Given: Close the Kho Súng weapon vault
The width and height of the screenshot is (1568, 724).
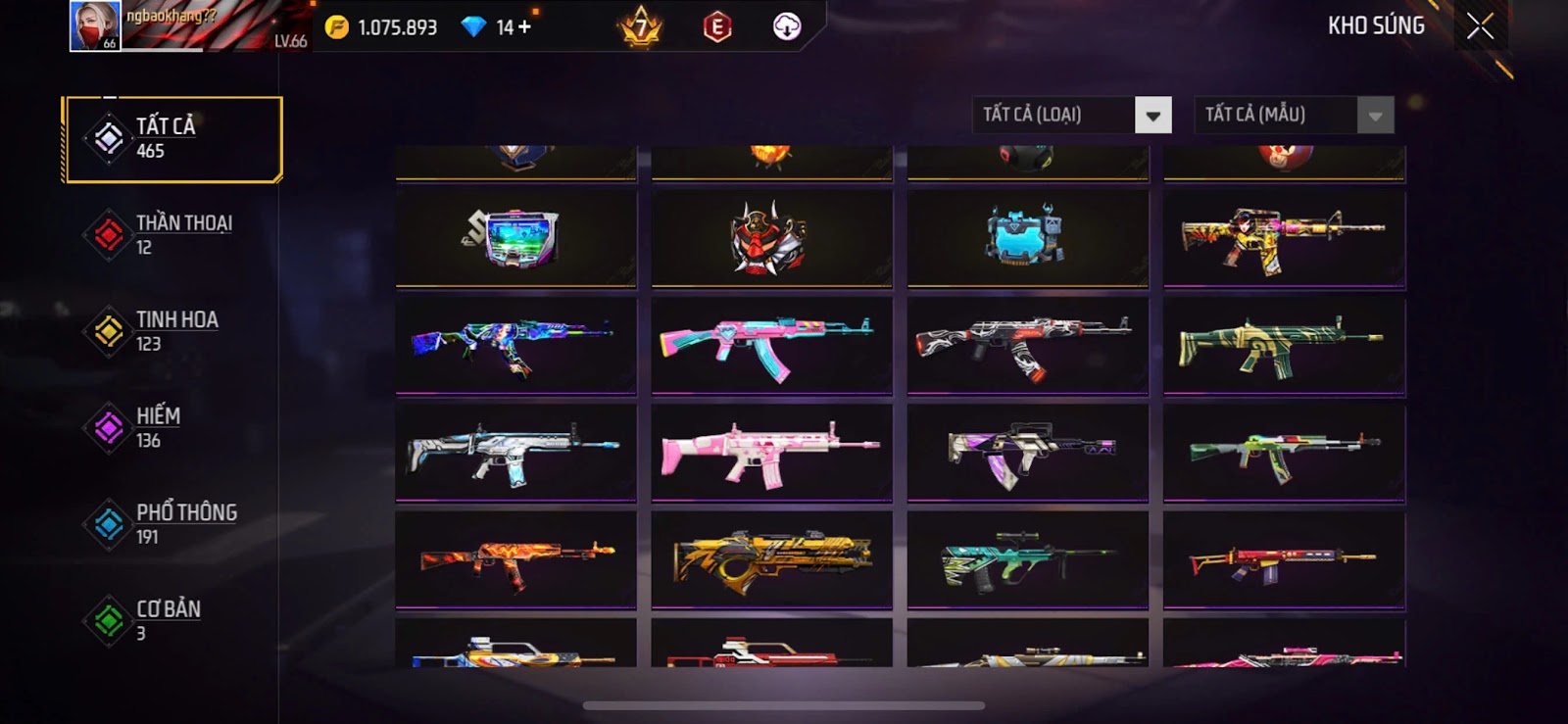Looking at the screenshot, I should (x=1480, y=26).
